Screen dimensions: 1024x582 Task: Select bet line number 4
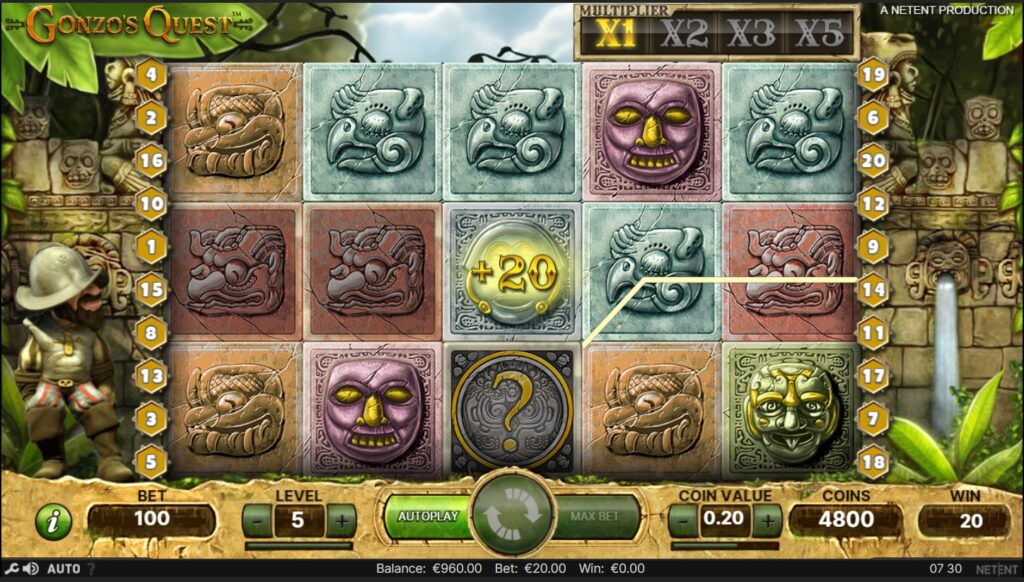tap(152, 73)
